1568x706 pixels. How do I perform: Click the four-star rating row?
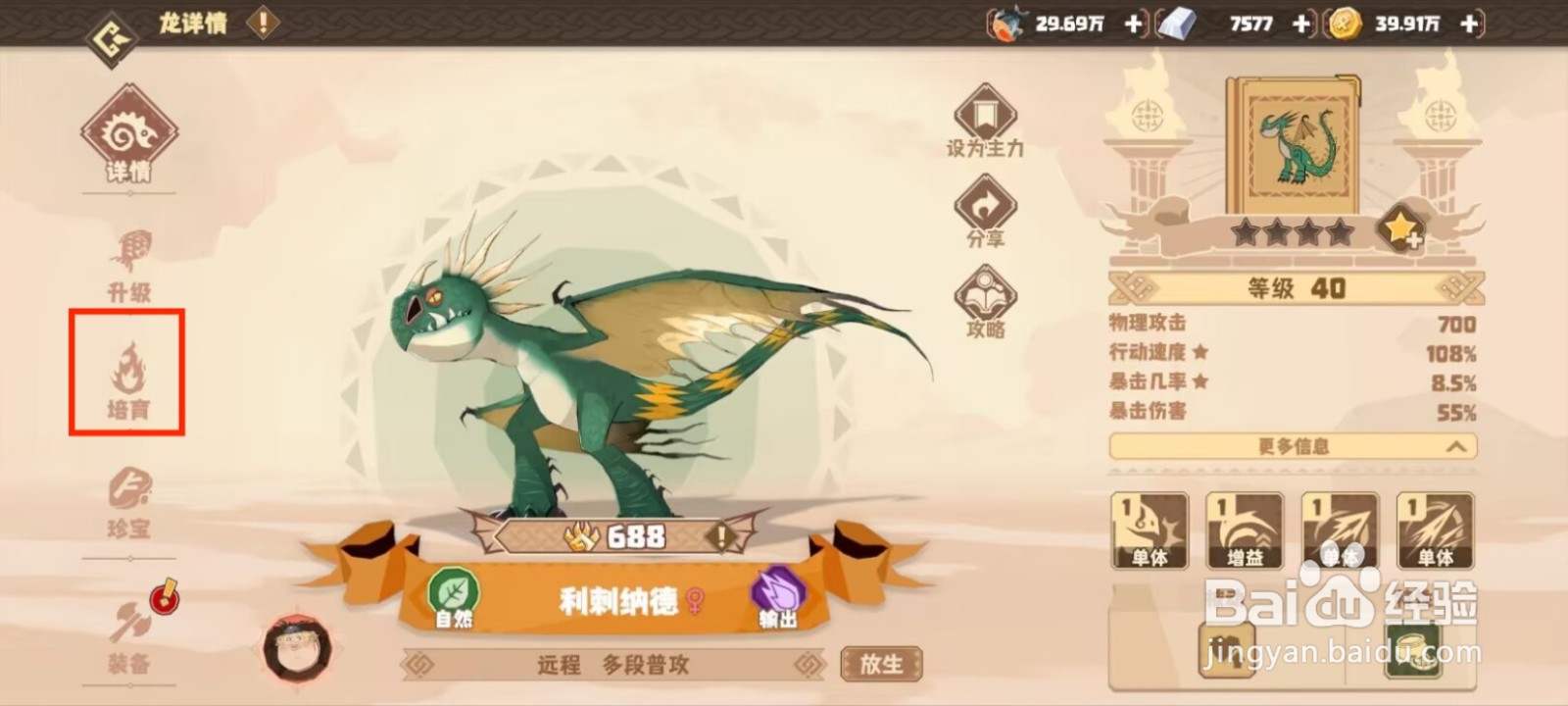click(x=1294, y=233)
